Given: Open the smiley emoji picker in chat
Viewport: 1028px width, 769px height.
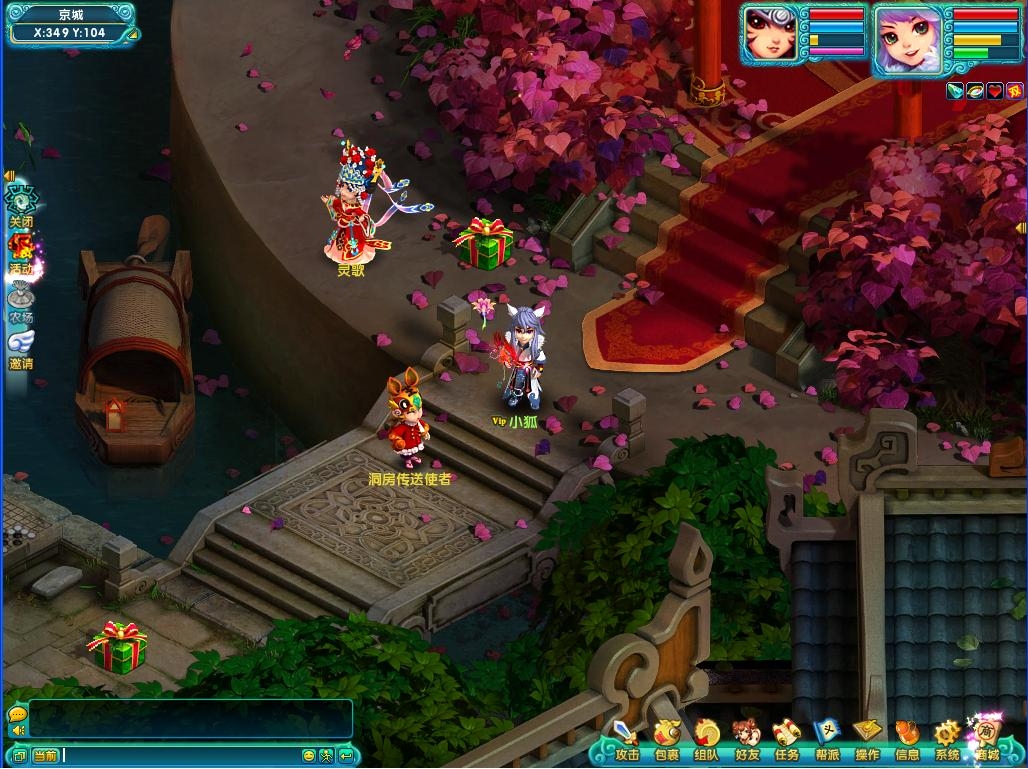Looking at the screenshot, I should click(309, 756).
